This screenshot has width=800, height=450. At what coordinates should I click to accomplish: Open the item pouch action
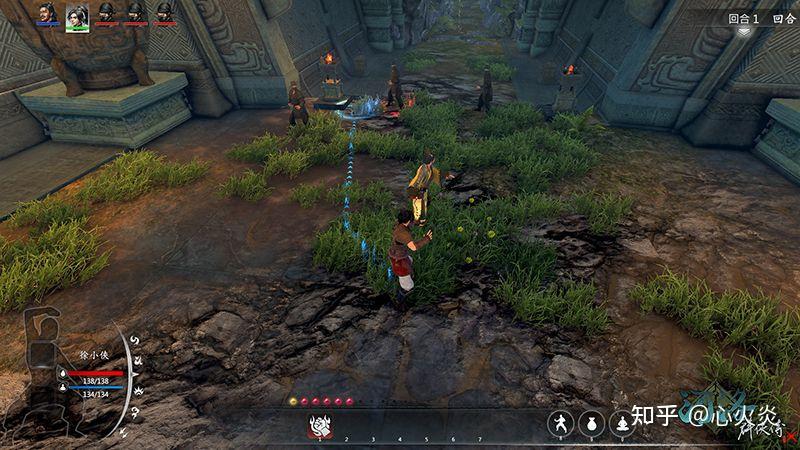(592, 424)
